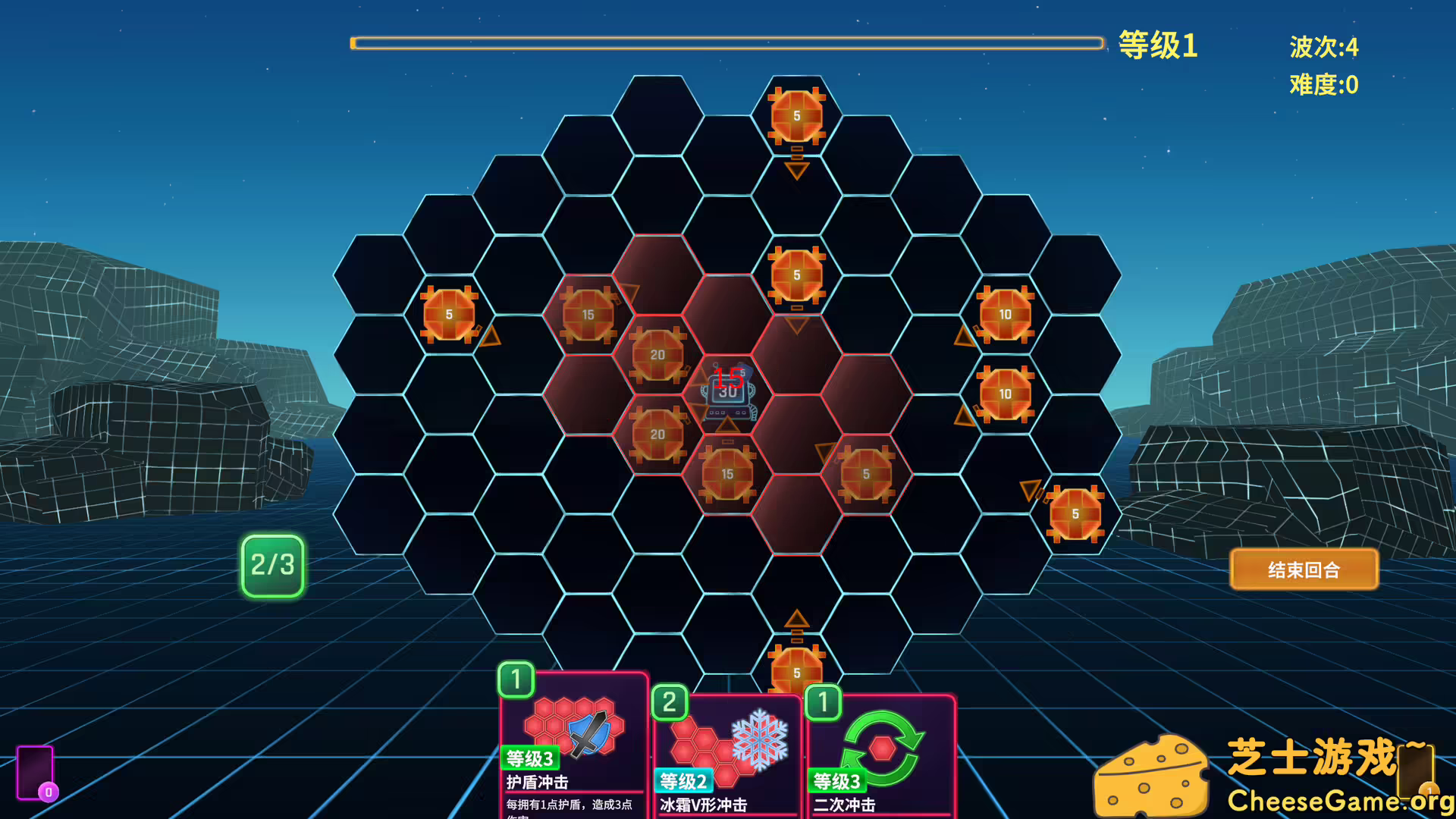Click the 结束回合 end turn button
The height and width of the screenshot is (819, 1456).
pos(1303,570)
